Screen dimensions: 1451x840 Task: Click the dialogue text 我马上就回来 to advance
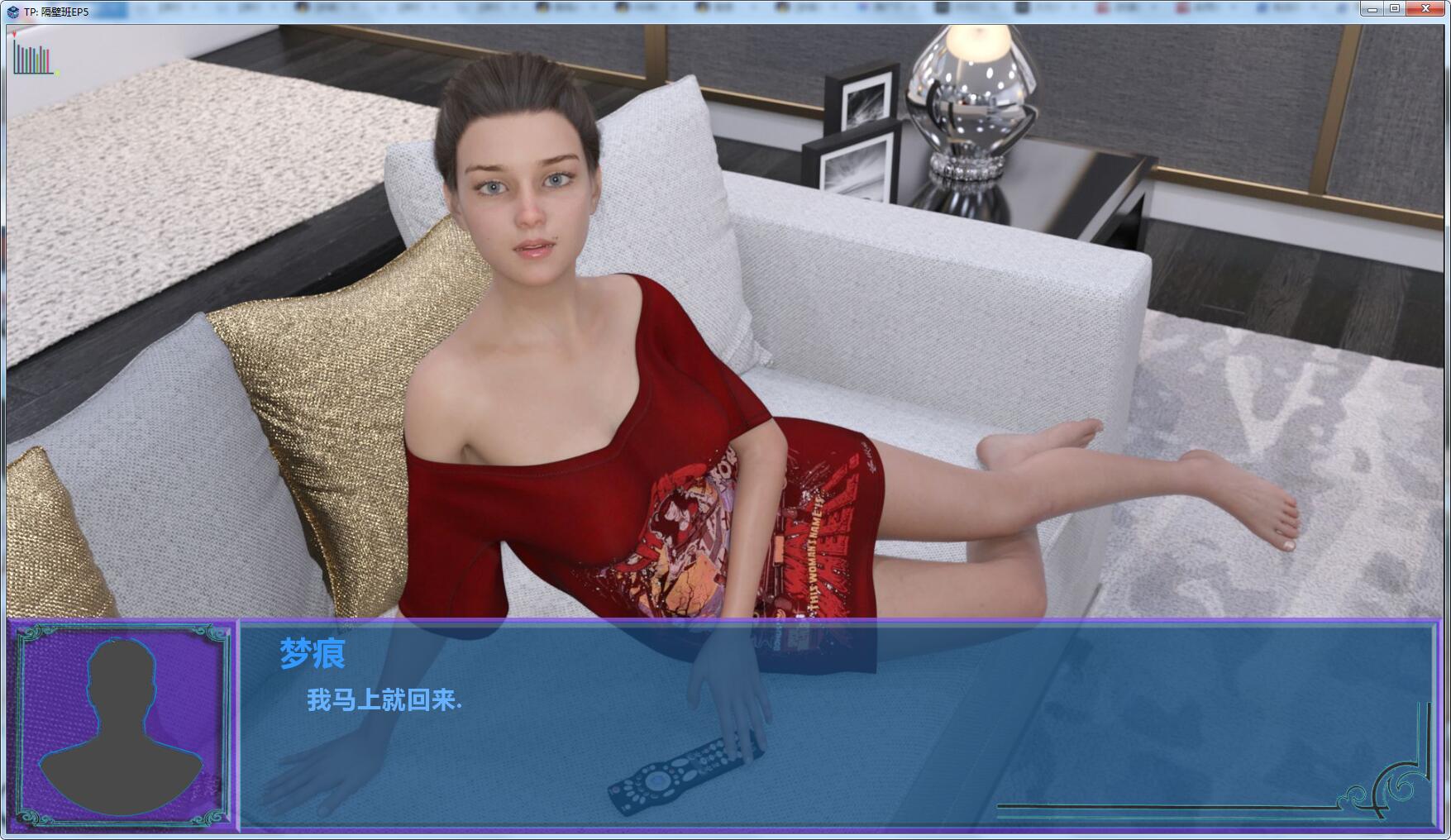[383, 700]
